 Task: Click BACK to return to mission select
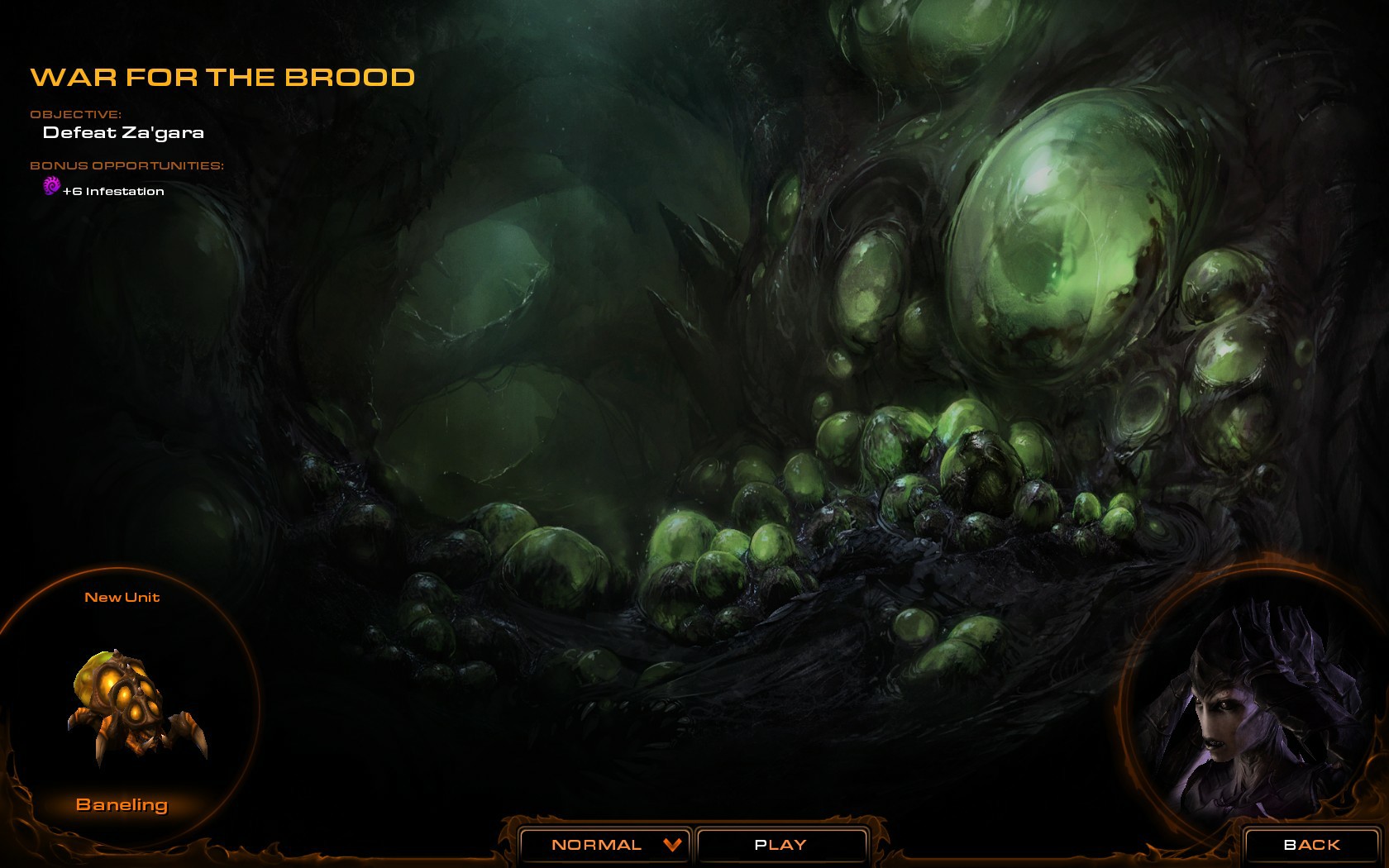pos(1310,845)
